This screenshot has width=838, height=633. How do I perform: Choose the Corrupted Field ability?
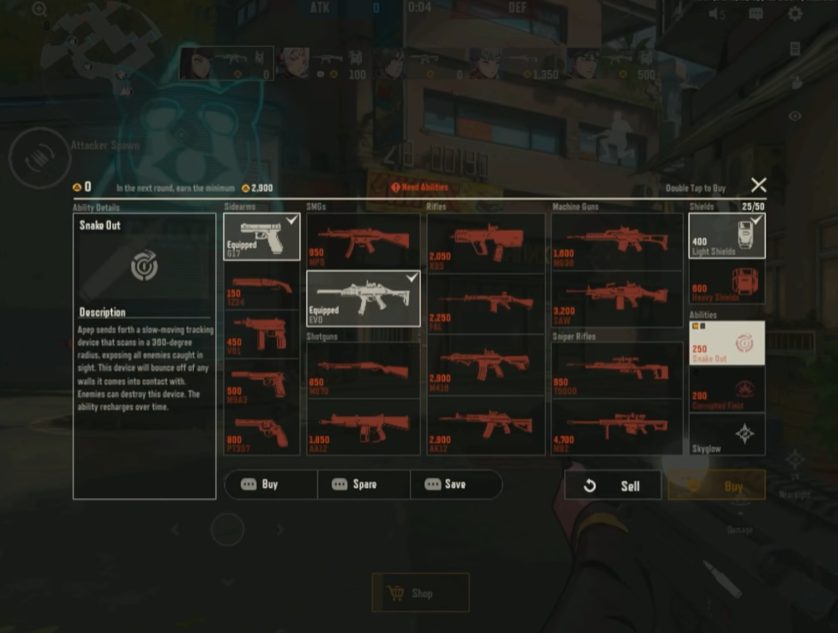click(727, 390)
